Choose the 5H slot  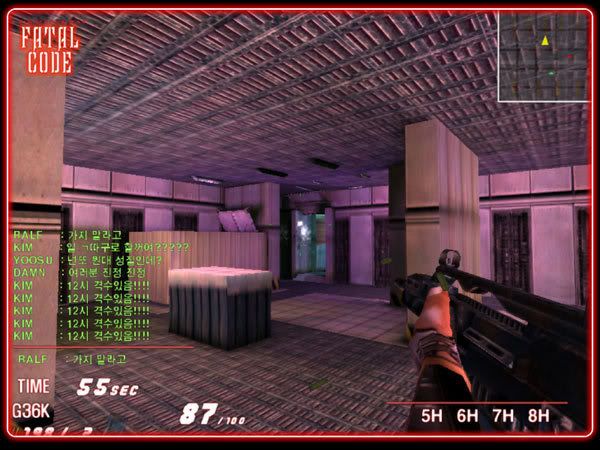[431, 415]
